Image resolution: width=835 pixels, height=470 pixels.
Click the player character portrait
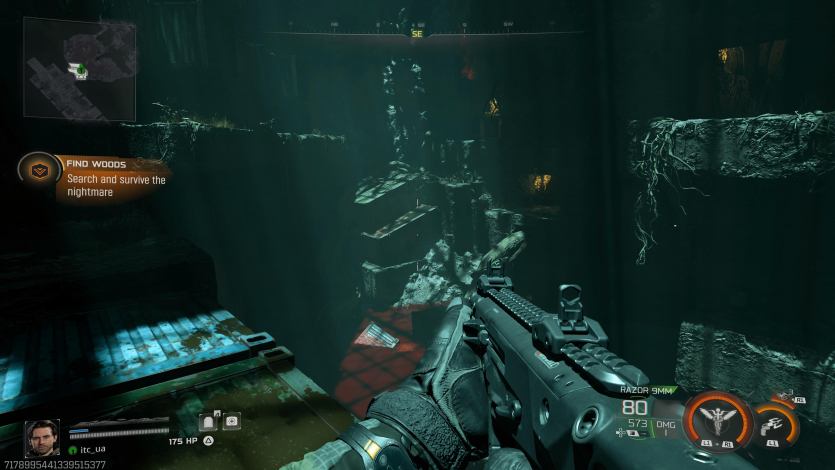(x=42, y=438)
